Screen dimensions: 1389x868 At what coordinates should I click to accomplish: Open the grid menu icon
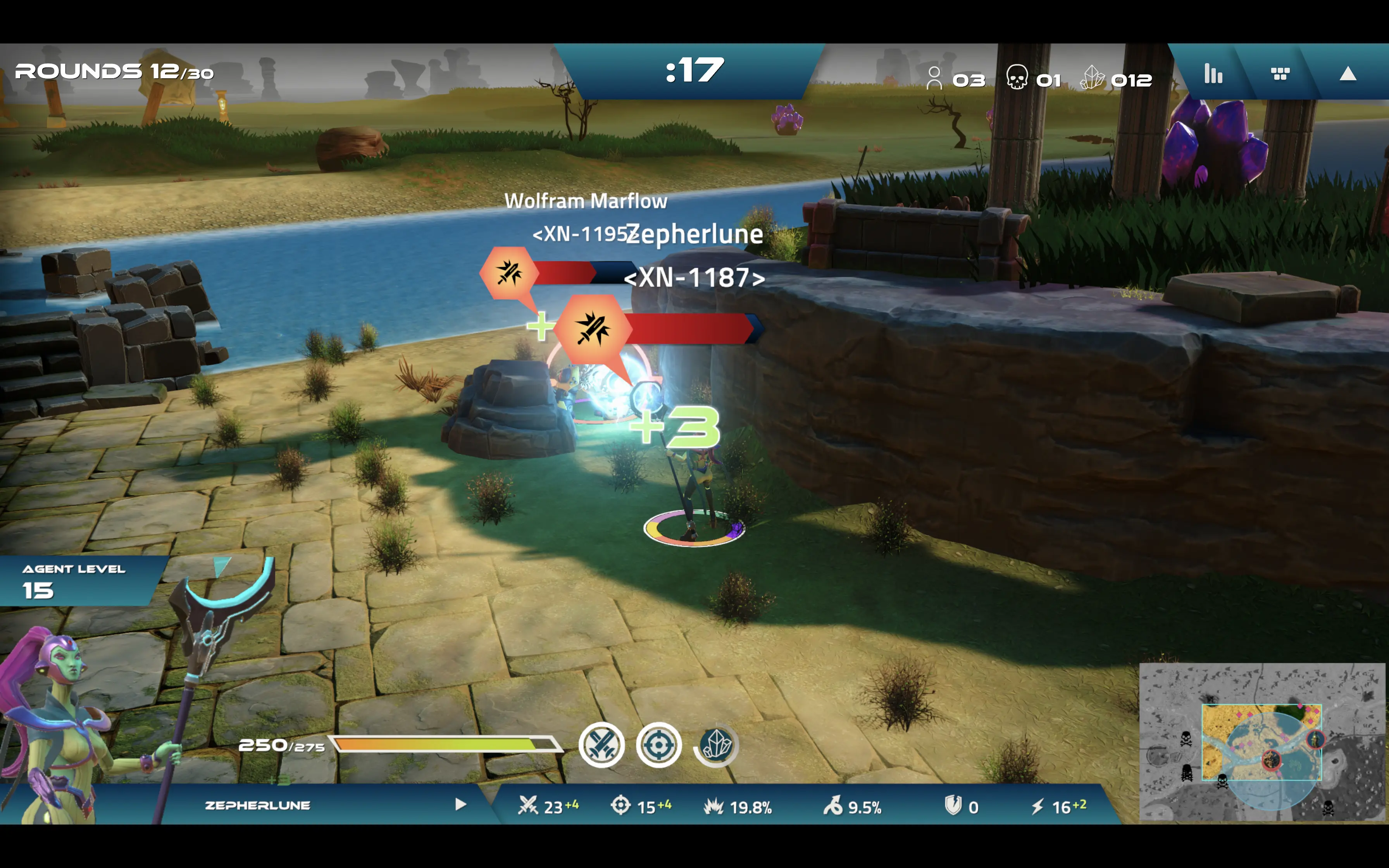pyautogui.click(x=1280, y=74)
